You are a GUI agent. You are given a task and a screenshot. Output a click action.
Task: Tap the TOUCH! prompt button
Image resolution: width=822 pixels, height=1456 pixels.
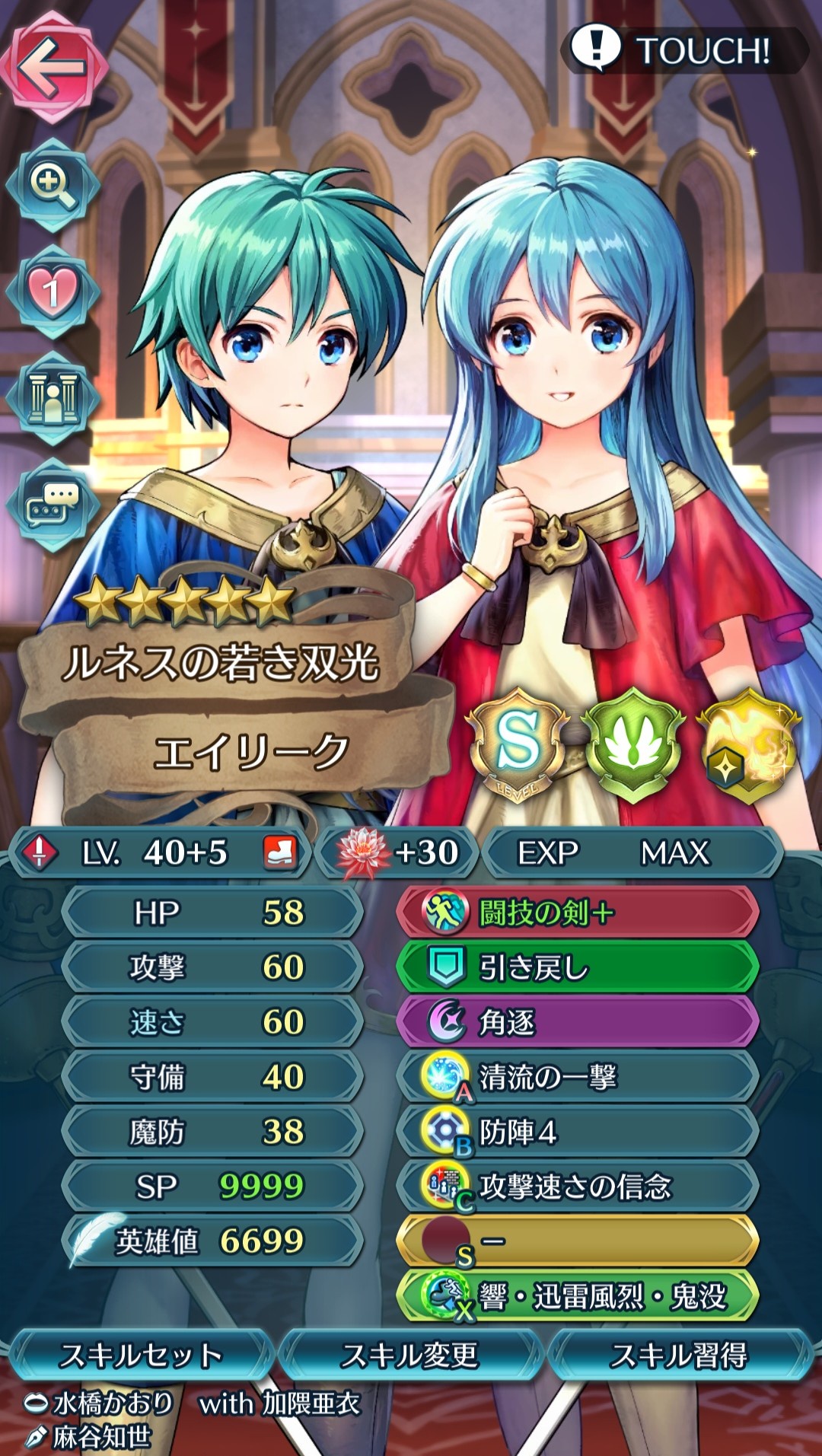coord(685,50)
